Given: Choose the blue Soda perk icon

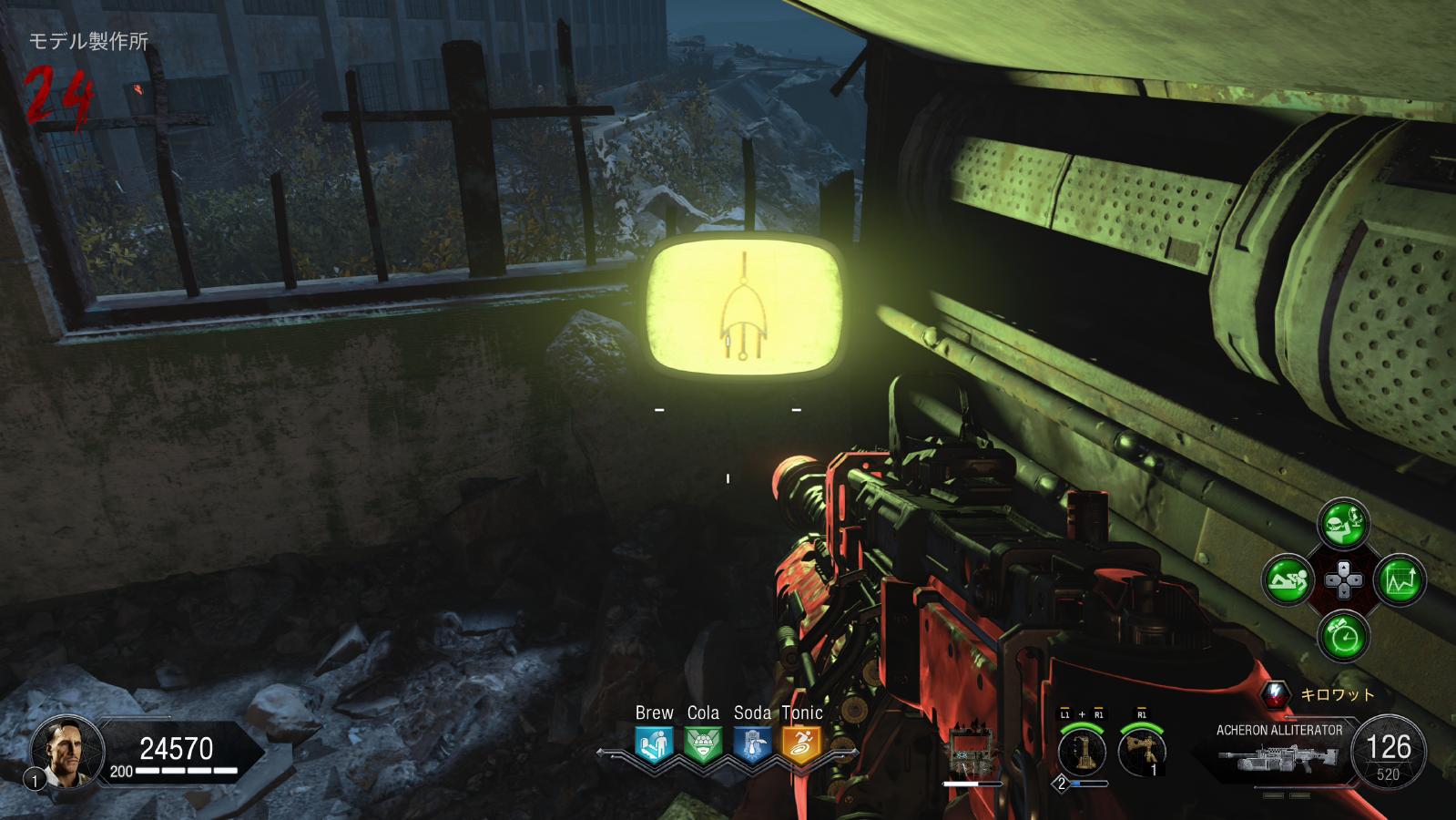Looking at the screenshot, I should pyautogui.click(x=752, y=743).
